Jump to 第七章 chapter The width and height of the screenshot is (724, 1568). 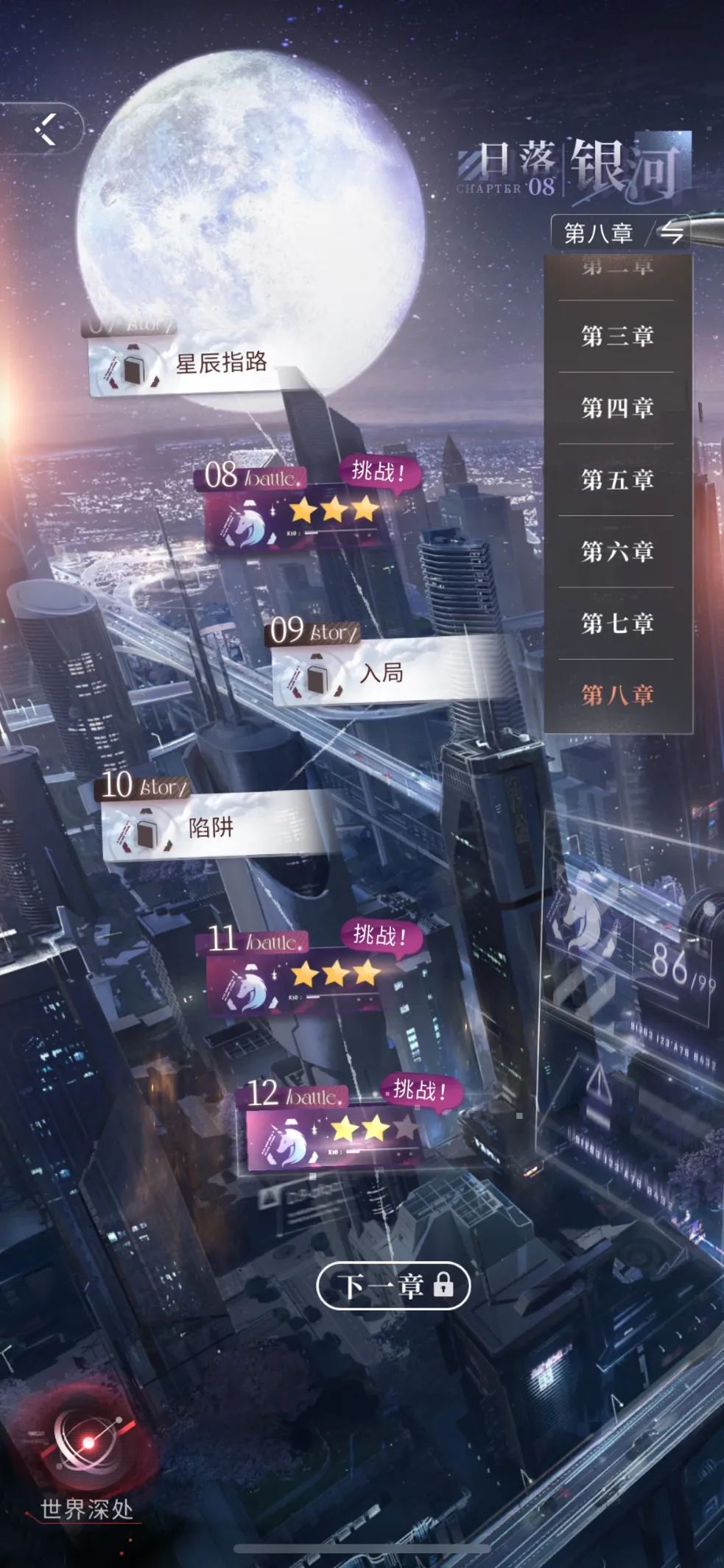[x=617, y=624]
